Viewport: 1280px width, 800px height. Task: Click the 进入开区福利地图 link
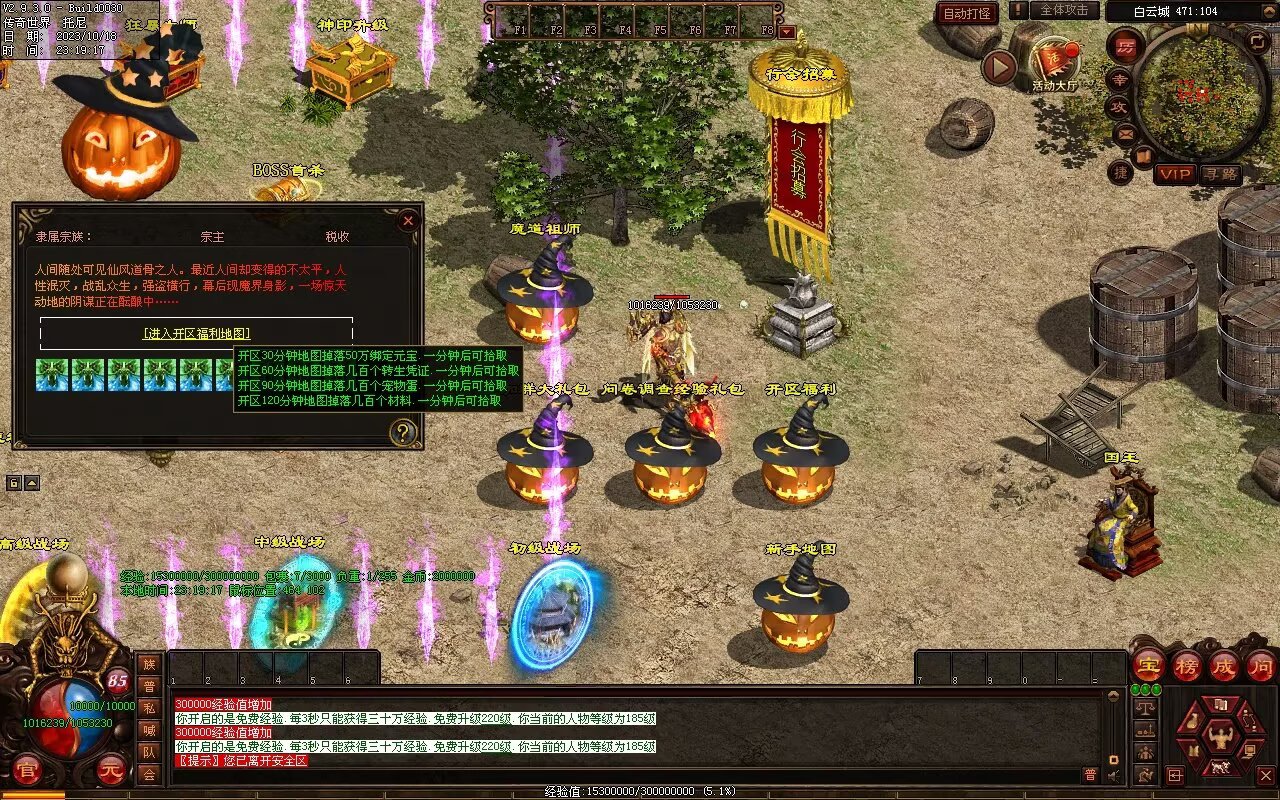[x=196, y=333]
